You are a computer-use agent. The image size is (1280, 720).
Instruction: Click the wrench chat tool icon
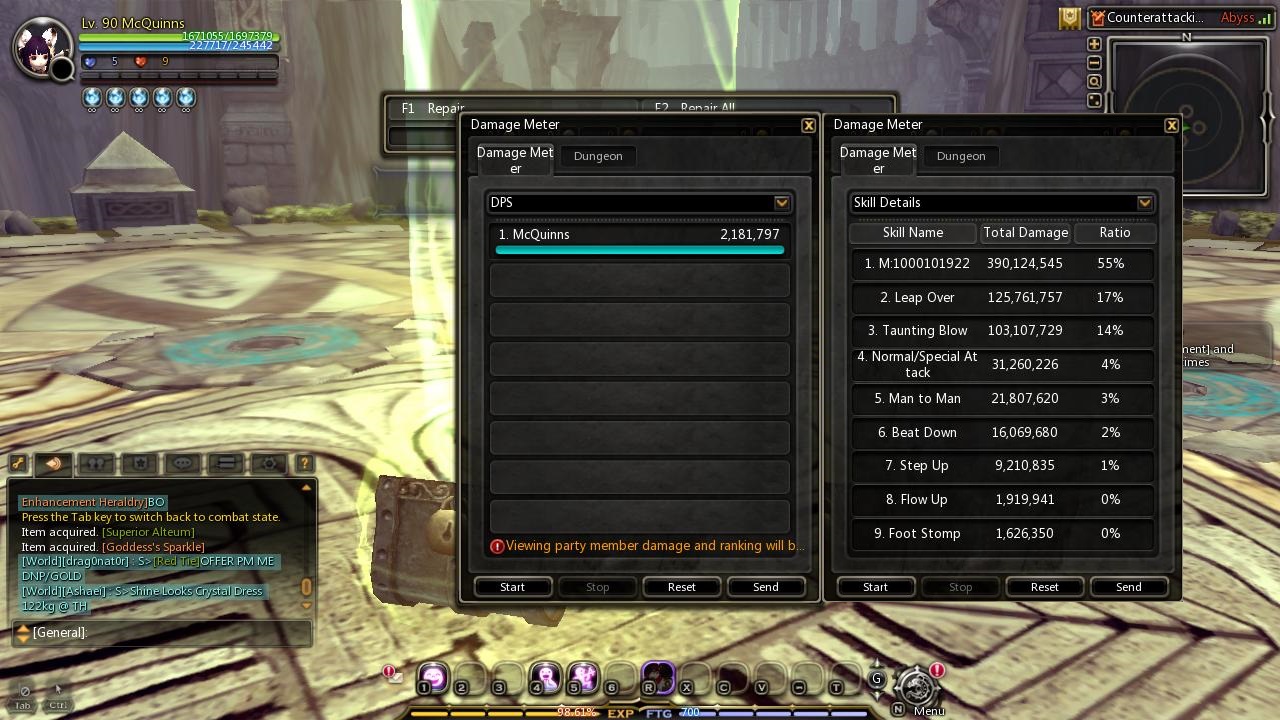point(20,463)
